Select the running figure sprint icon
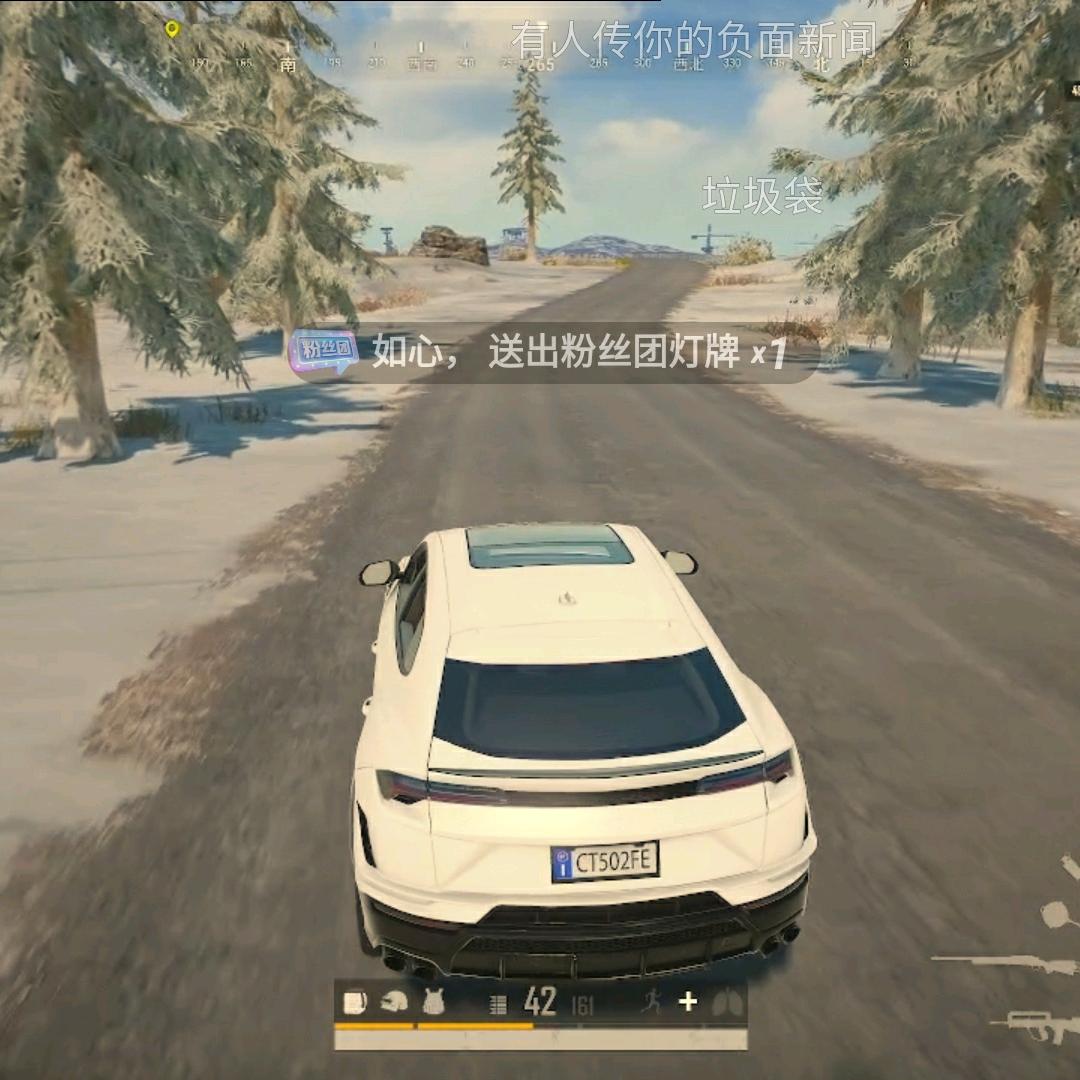The height and width of the screenshot is (1080, 1080). point(651,1001)
